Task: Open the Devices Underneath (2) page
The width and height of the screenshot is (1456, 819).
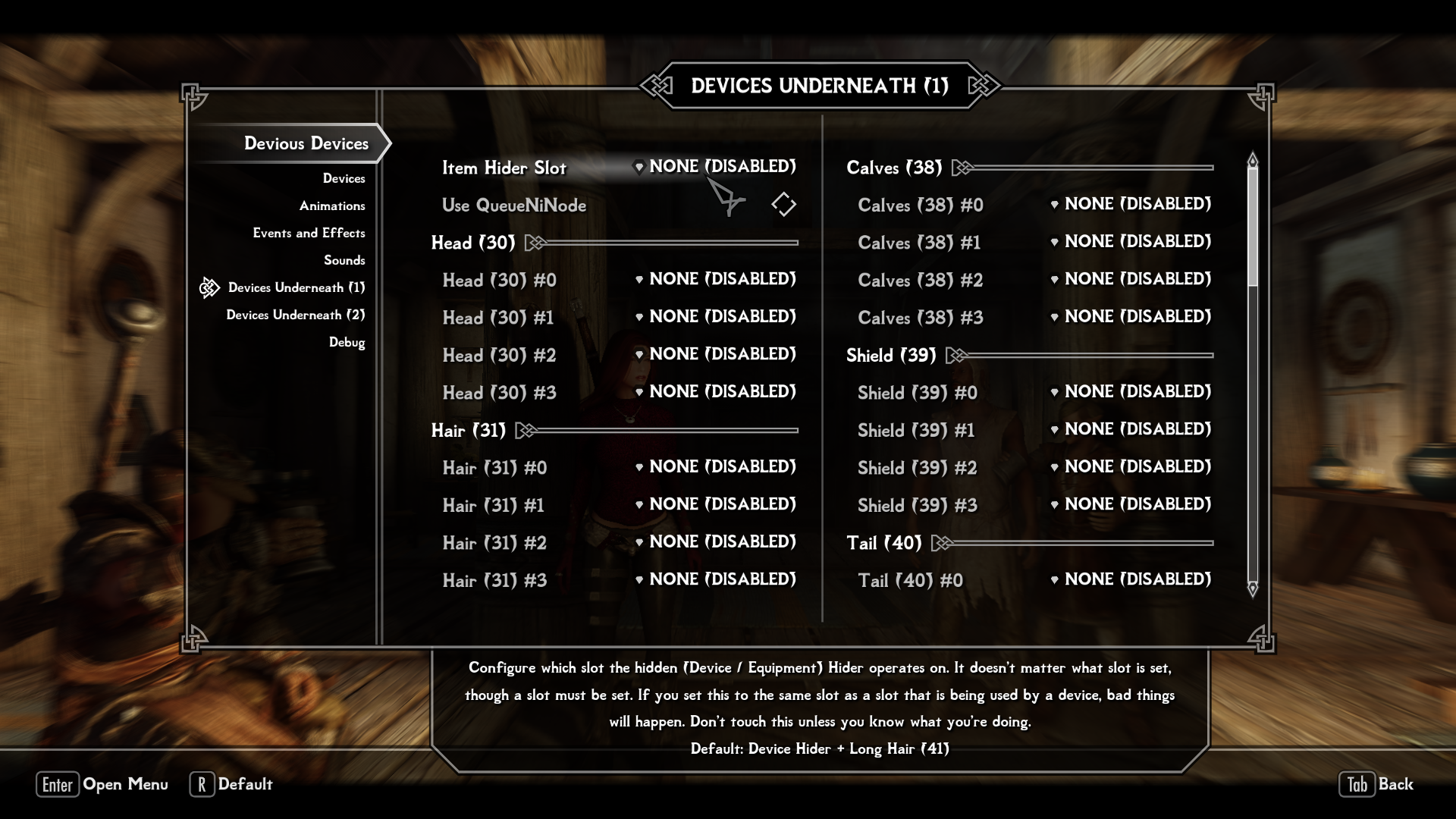Action: click(x=295, y=315)
